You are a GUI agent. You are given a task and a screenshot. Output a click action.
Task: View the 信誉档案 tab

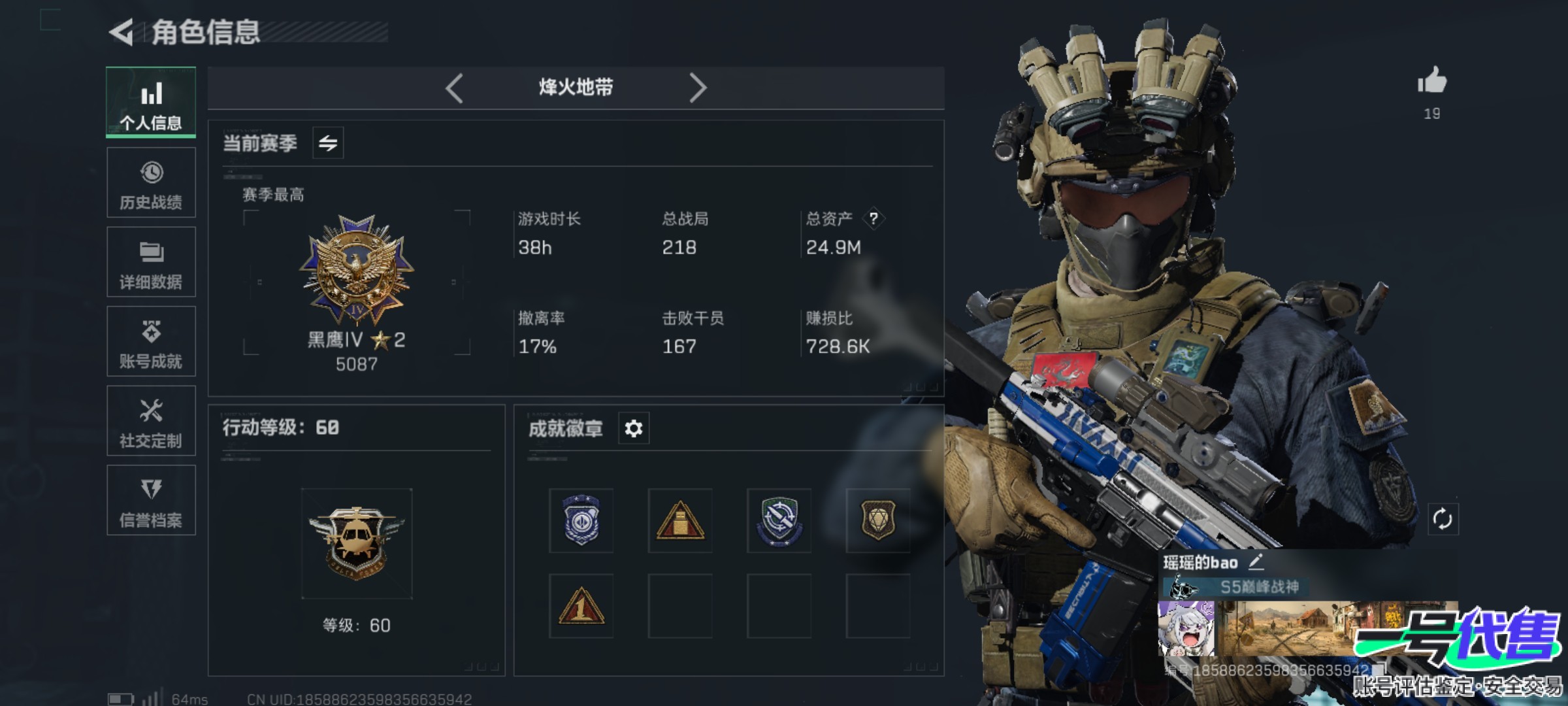[151, 501]
